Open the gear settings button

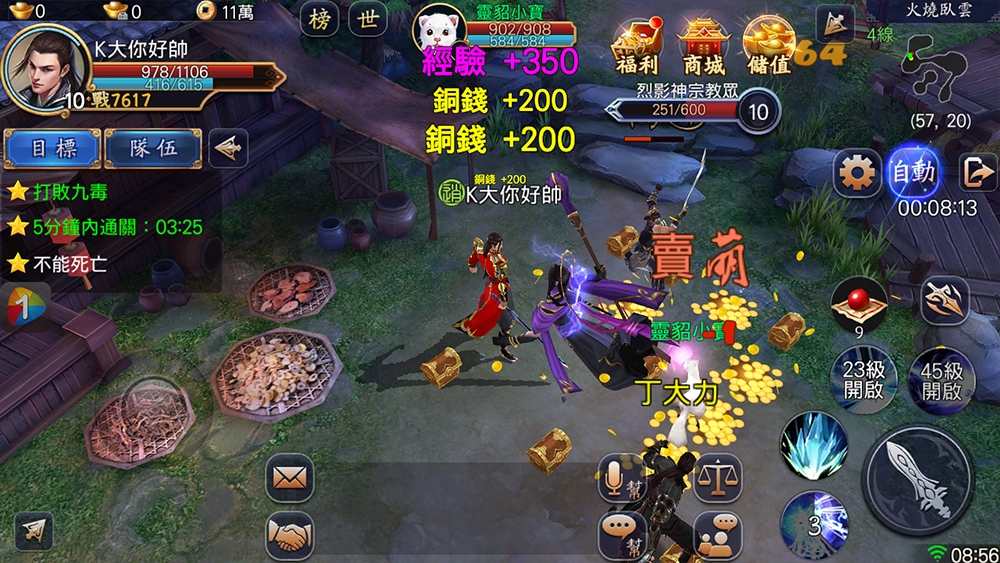point(857,174)
